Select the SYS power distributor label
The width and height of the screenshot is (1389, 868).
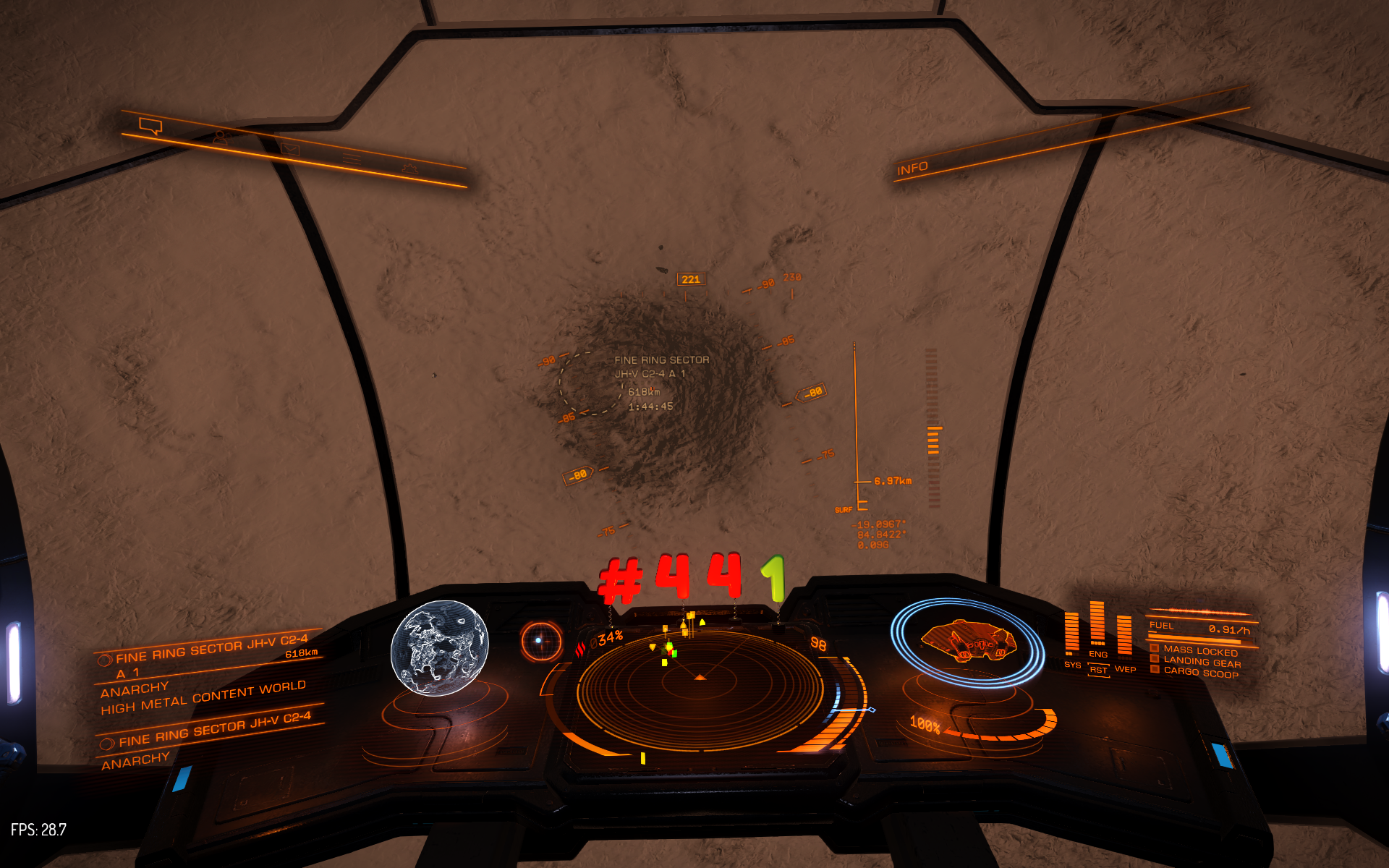coord(1072,665)
